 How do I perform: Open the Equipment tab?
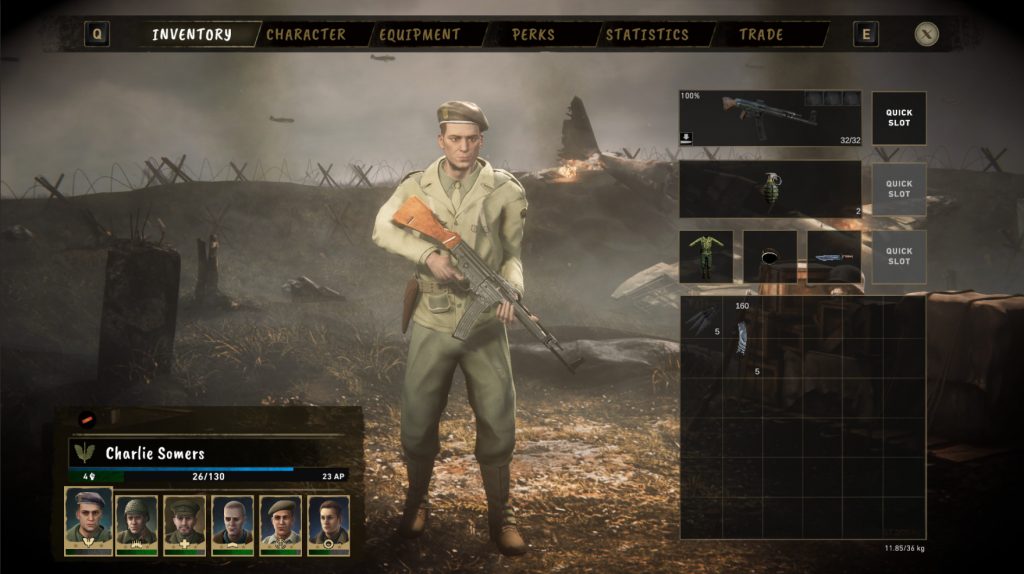[419, 35]
